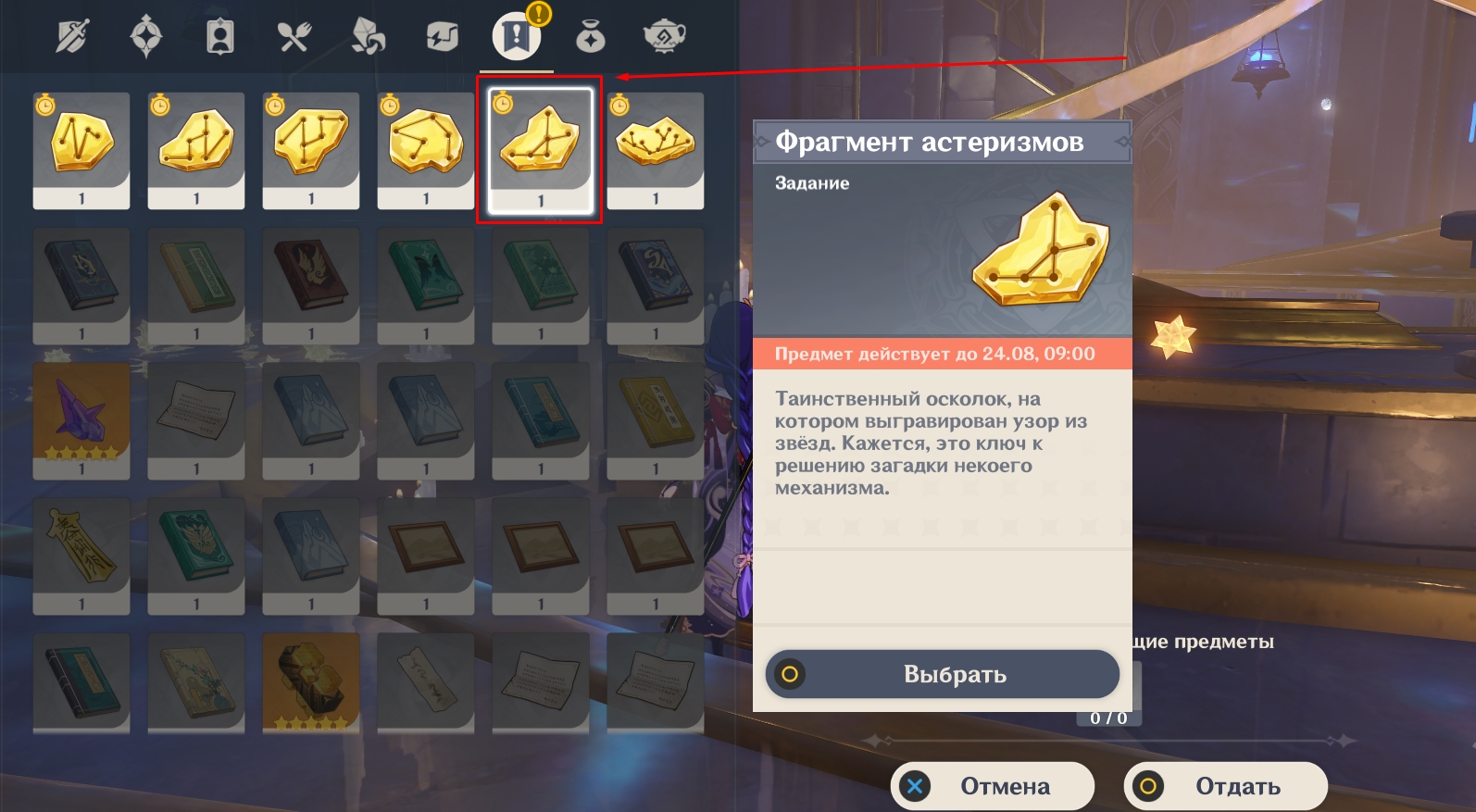The width and height of the screenshot is (1476, 812).
Task: Confirm with the Отдать button
Action: click(x=1226, y=786)
